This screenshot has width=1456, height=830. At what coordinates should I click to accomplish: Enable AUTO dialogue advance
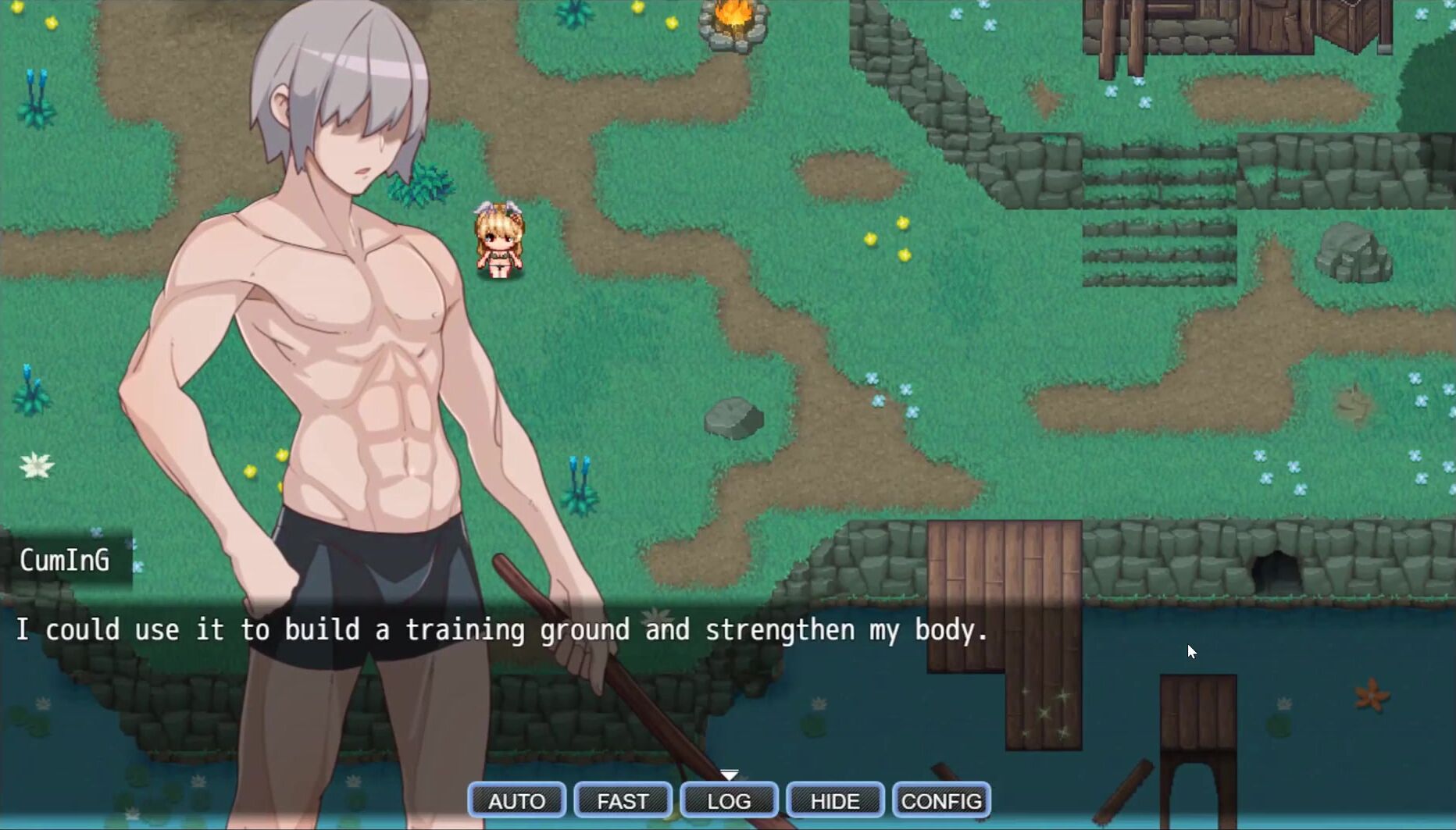pos(516,800)
